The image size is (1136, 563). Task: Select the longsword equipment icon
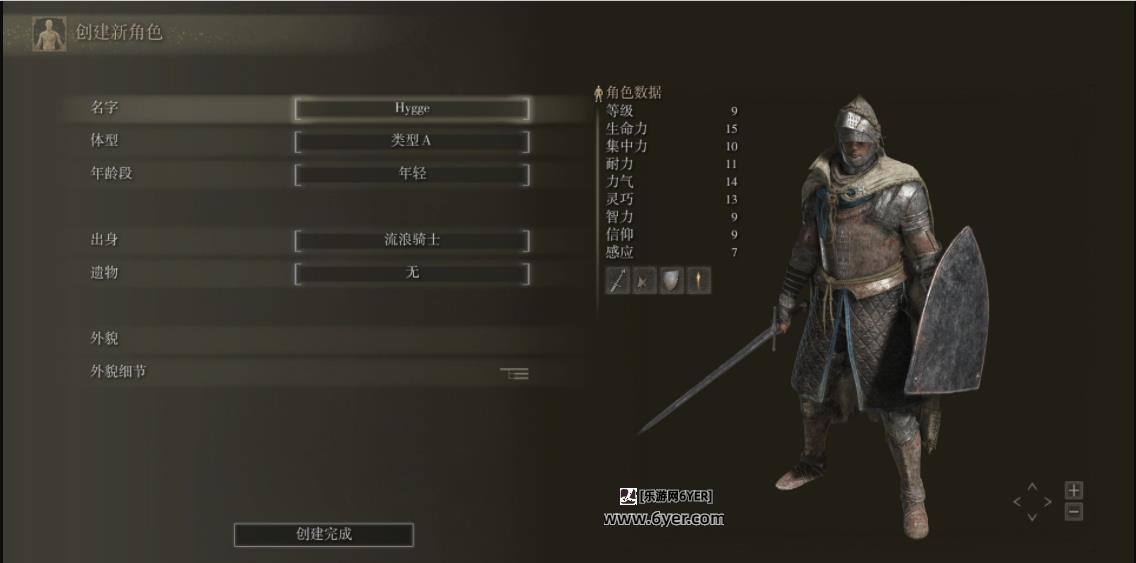(617, 281)
